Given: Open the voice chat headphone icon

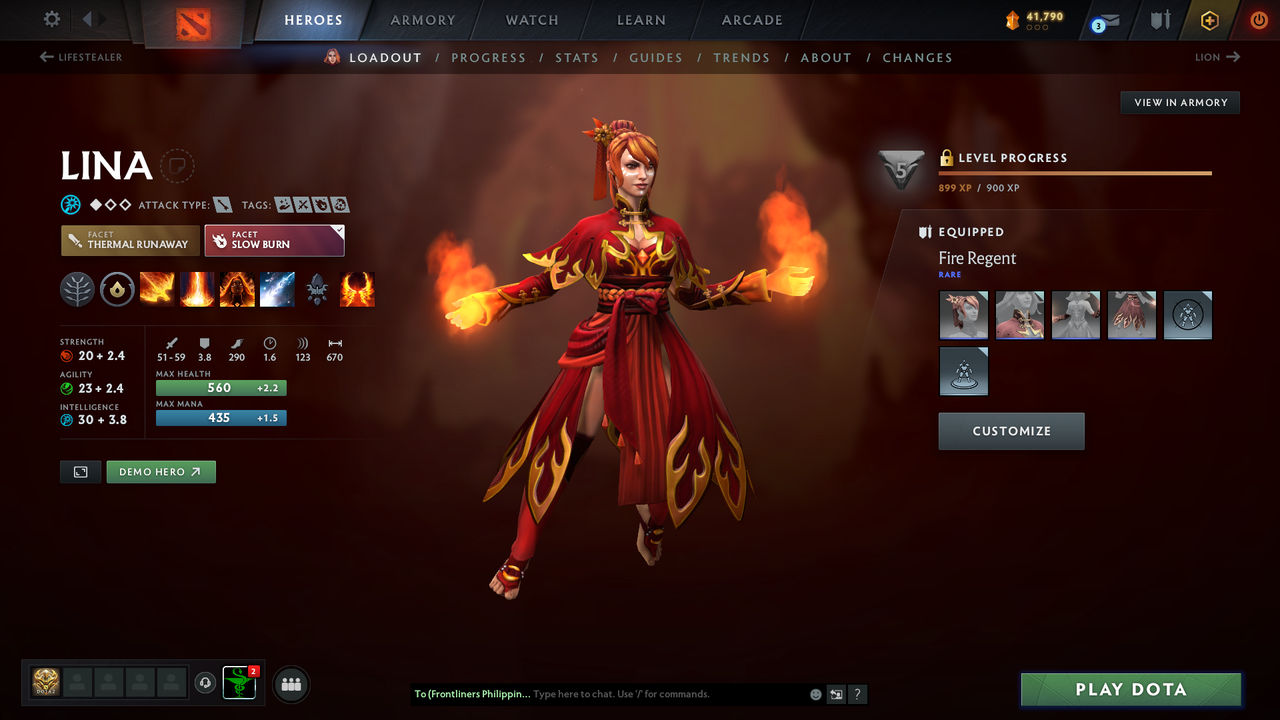Looking at the screenshot, I should [x=207, y=683].
